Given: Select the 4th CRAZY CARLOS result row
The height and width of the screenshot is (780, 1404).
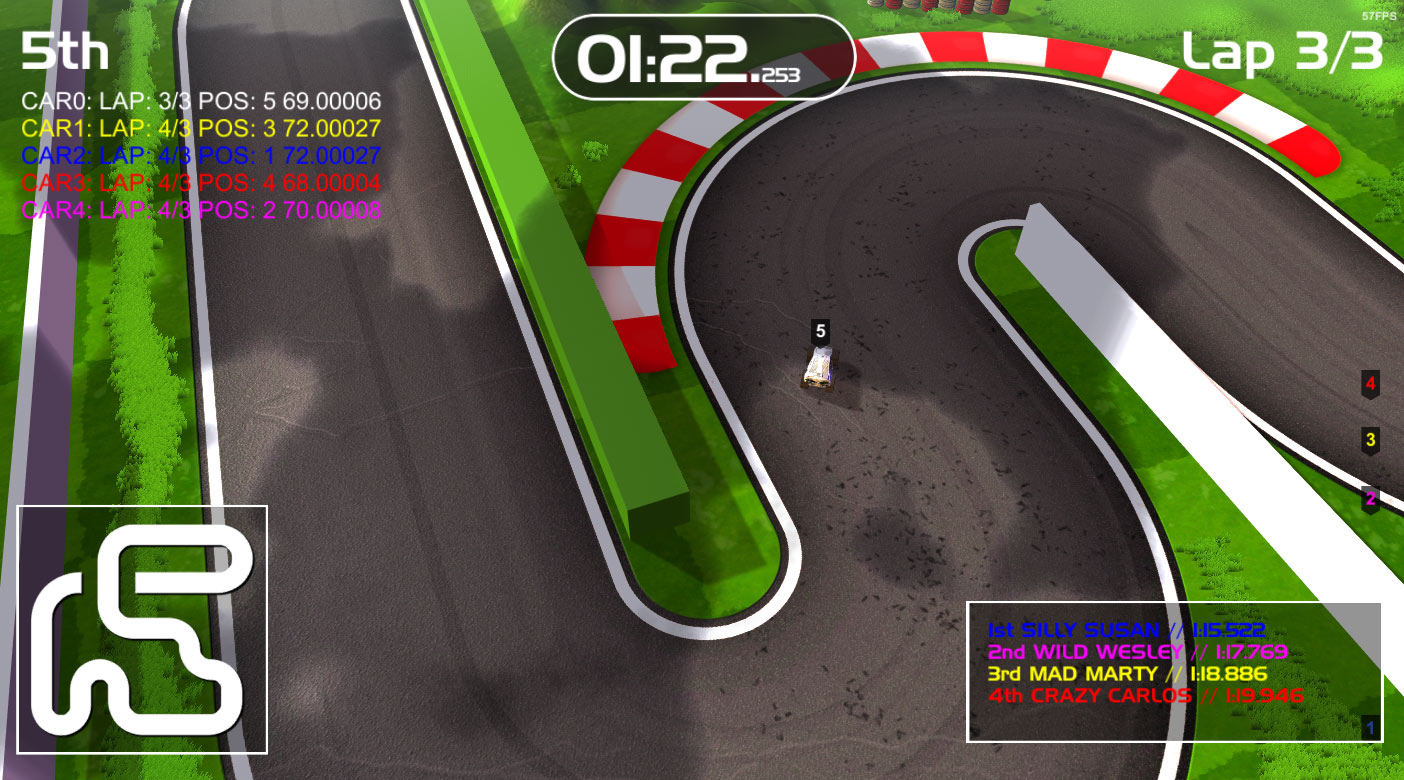Looking at the screenshot, I should [1145, 696].
